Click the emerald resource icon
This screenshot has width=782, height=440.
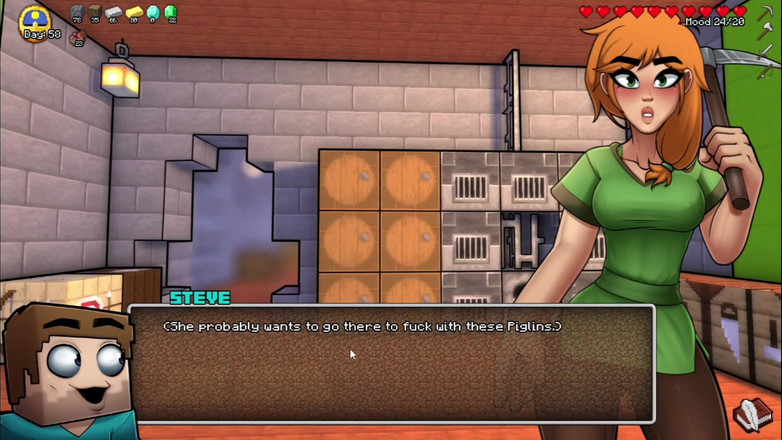click(x=171, y=12)
